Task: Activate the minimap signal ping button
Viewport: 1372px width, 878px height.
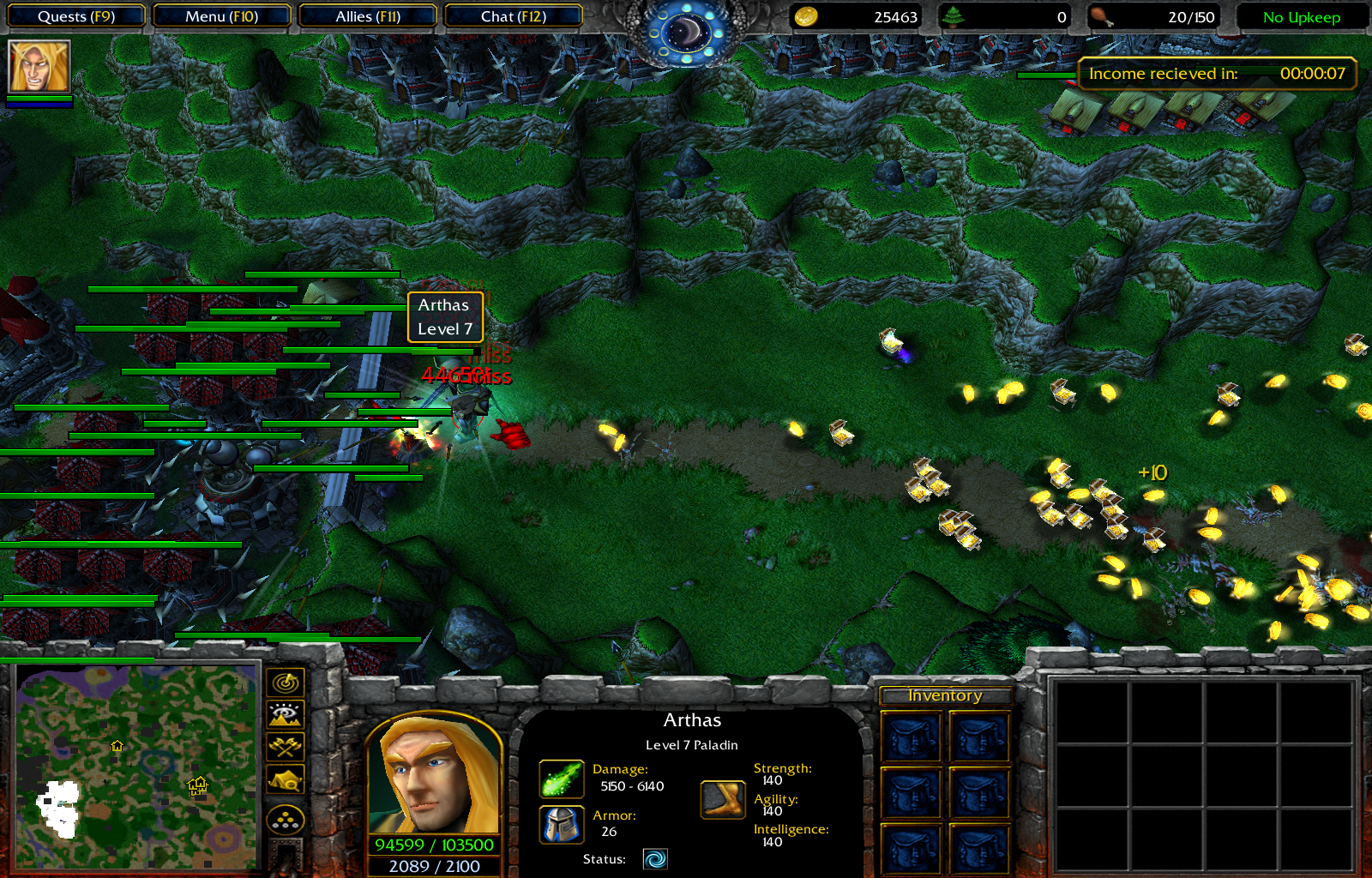Action: point(286,683)
